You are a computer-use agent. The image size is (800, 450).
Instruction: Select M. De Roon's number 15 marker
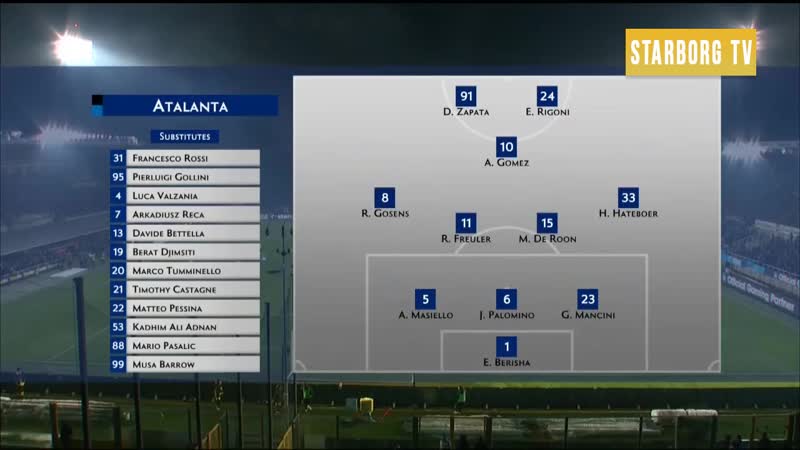pyautogui.click(x=547, y=223)
